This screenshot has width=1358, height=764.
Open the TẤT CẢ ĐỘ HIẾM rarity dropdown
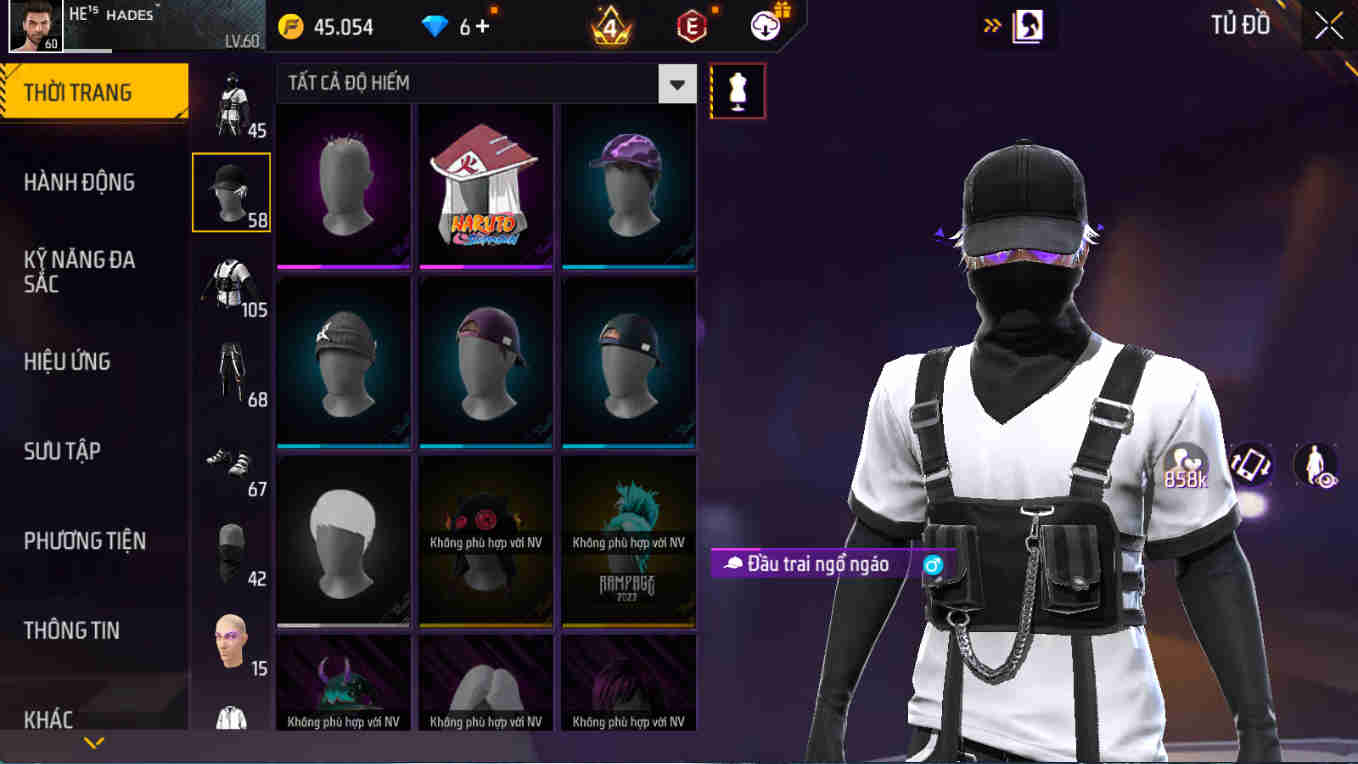point(676,84)
